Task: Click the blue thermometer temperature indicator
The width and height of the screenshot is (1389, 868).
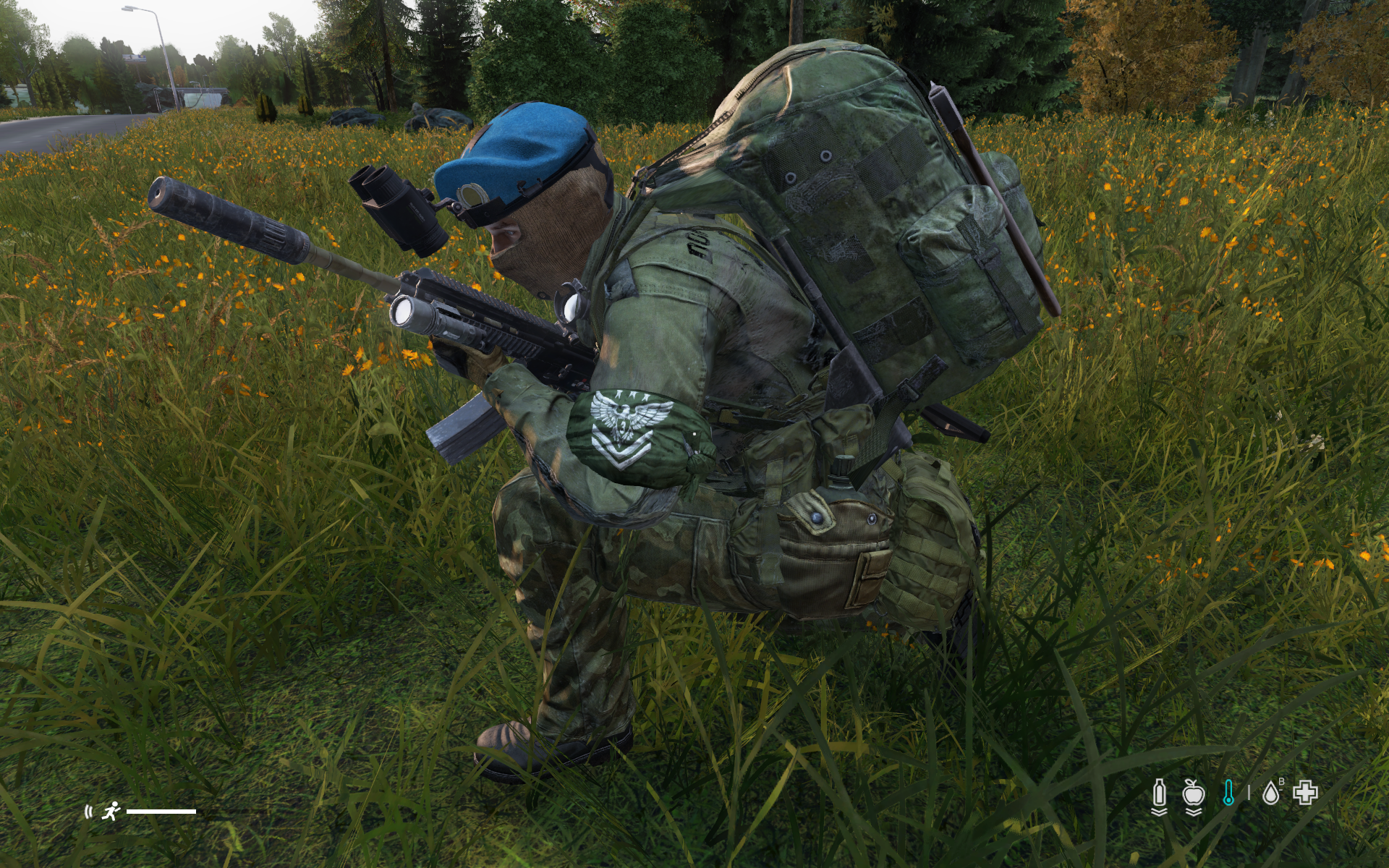Action: pyautogui.click(x=1228, y=793)
